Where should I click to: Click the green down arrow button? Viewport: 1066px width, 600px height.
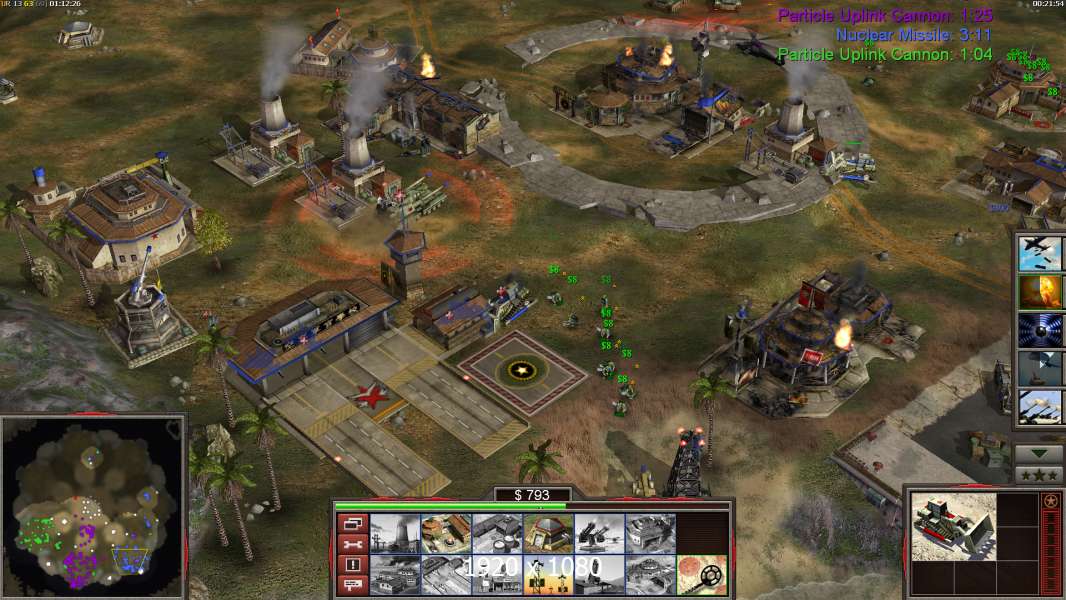point(1038,453)
